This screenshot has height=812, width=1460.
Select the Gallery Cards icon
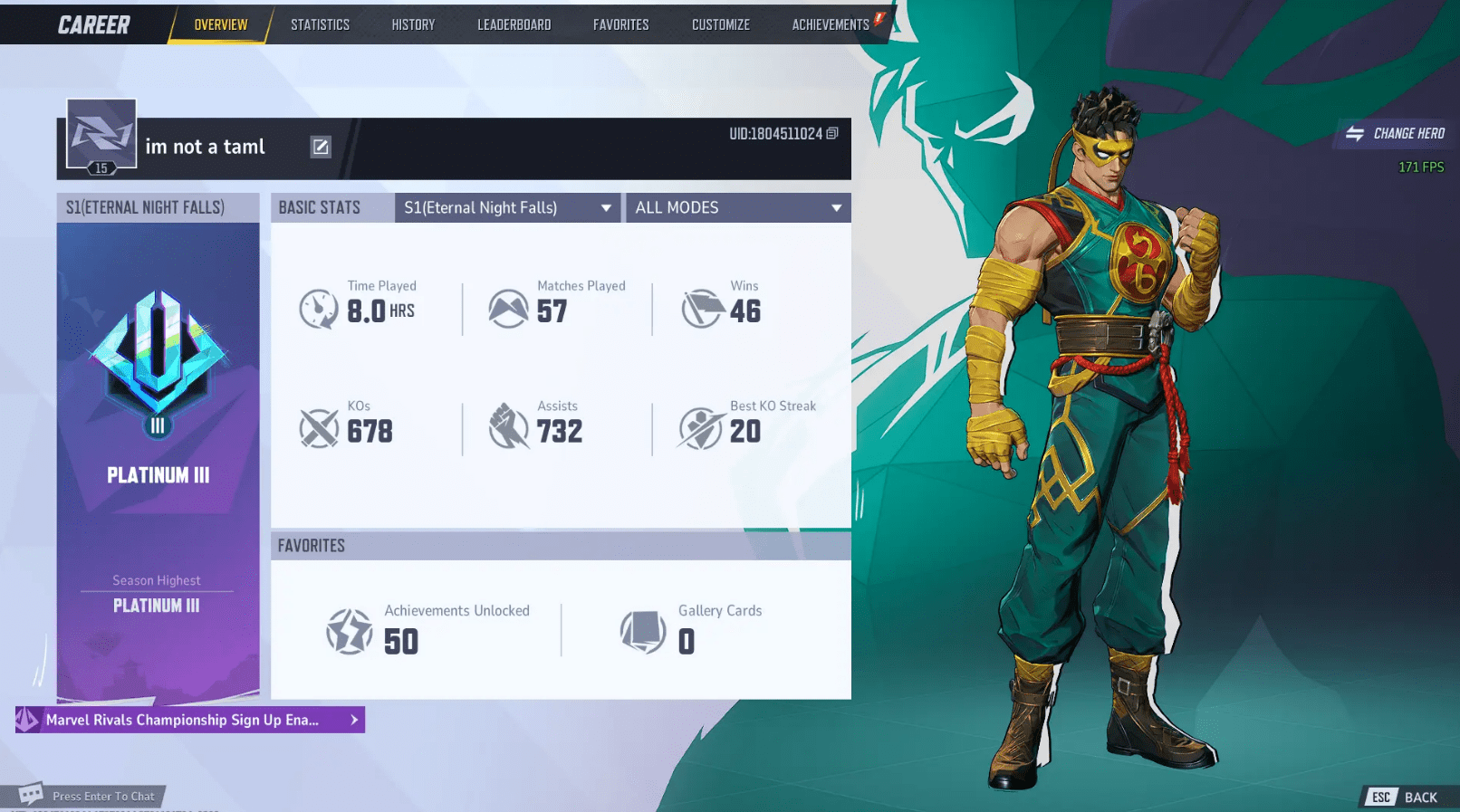pyautogui.click(x=643, y=631)
